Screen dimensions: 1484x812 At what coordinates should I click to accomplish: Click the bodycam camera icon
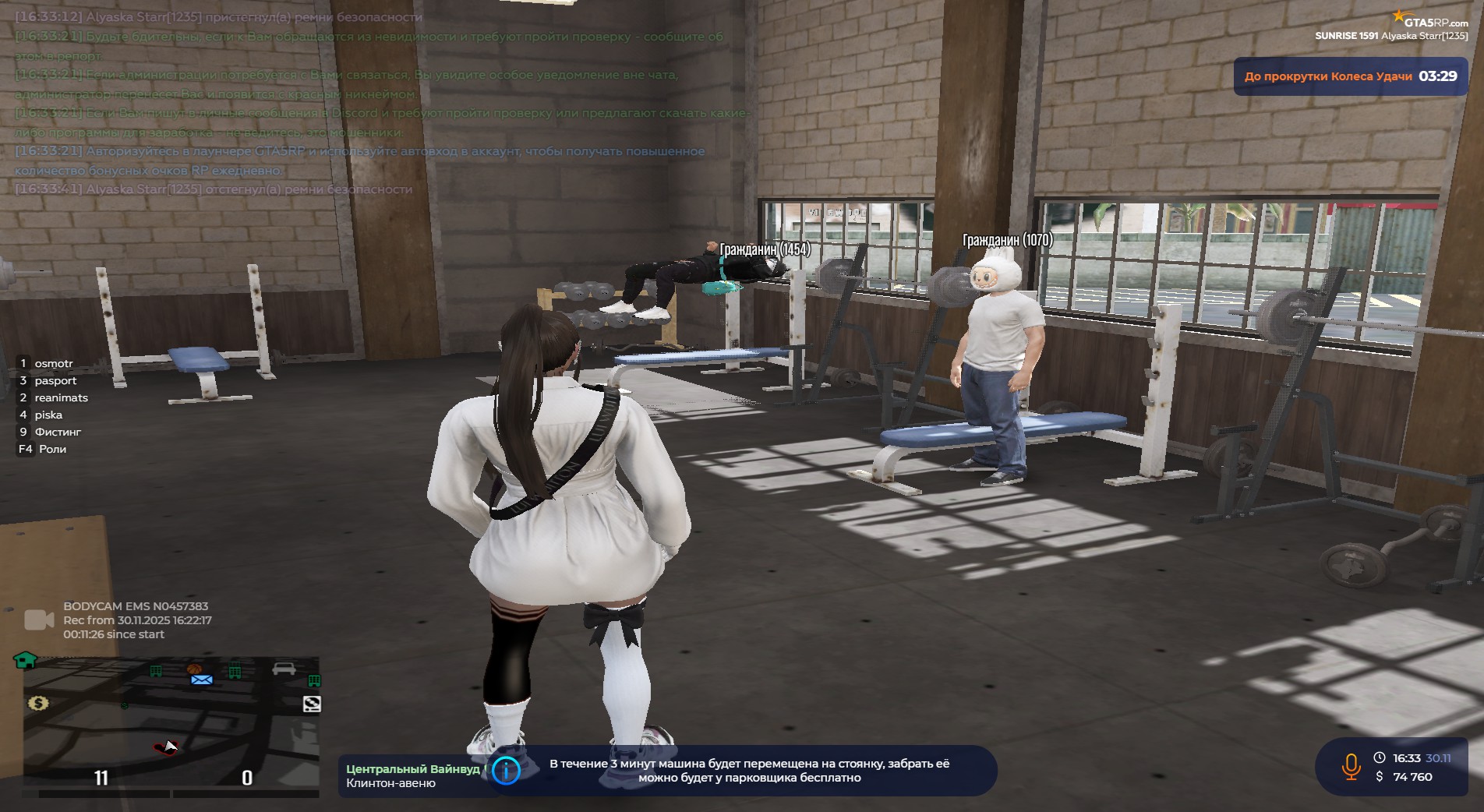point(39,620)
